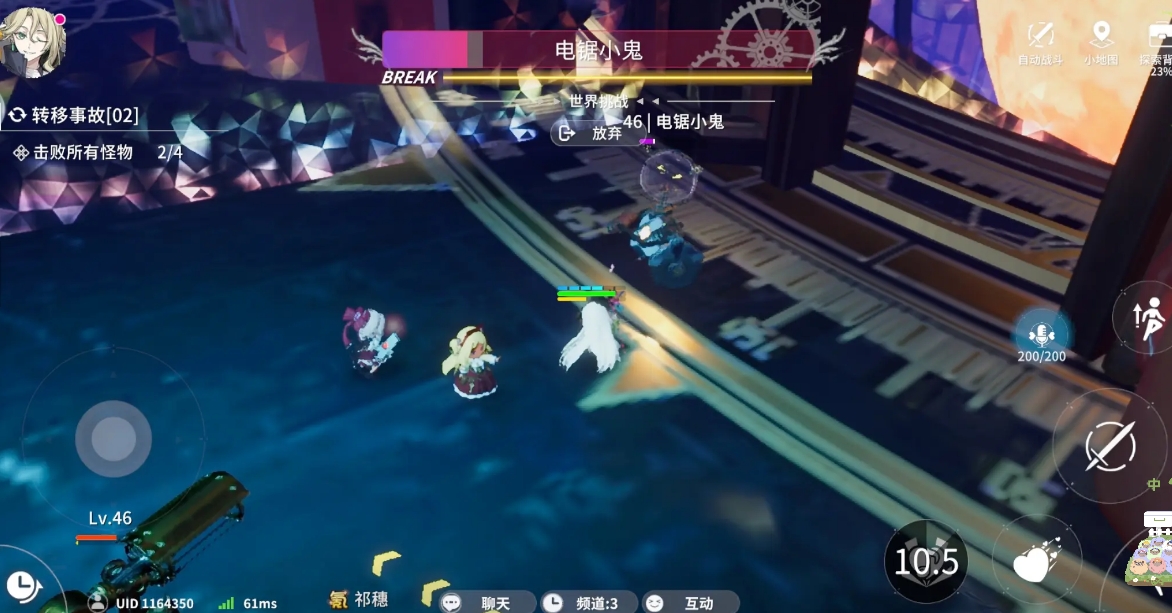Open the 互动 interaction menu
Image resolution: width=1172 pixels, height=613 pixels.
coord(689,602)
